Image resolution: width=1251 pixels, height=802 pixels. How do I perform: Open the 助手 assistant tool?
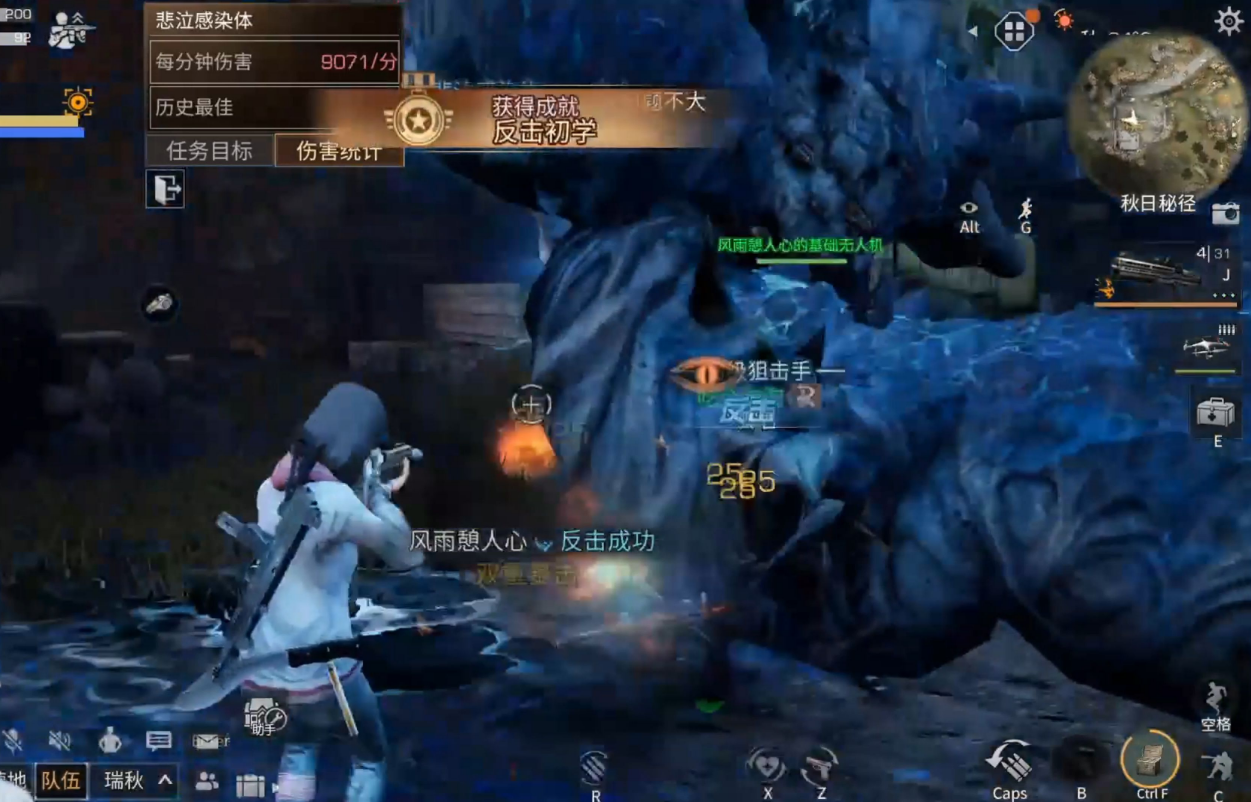265,716
